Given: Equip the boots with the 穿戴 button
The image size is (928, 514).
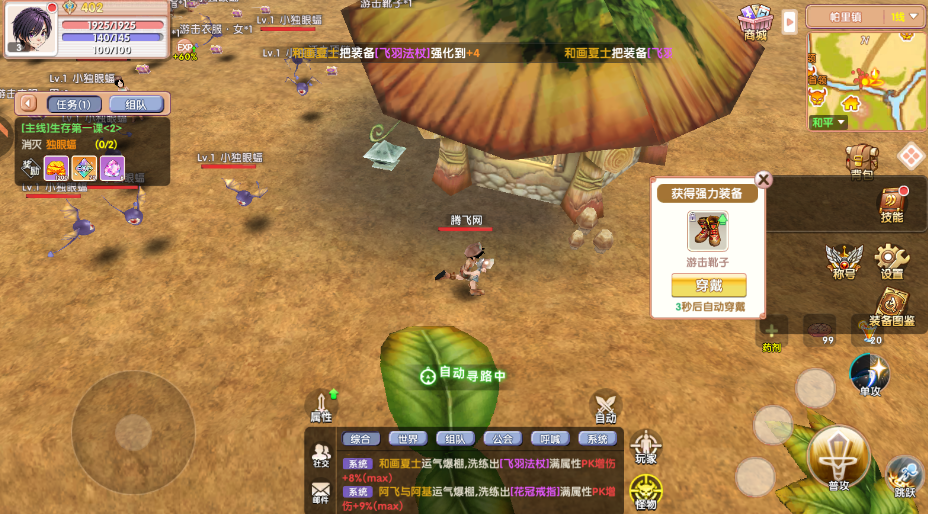Looking at the screenshot, I should point(708,285).
